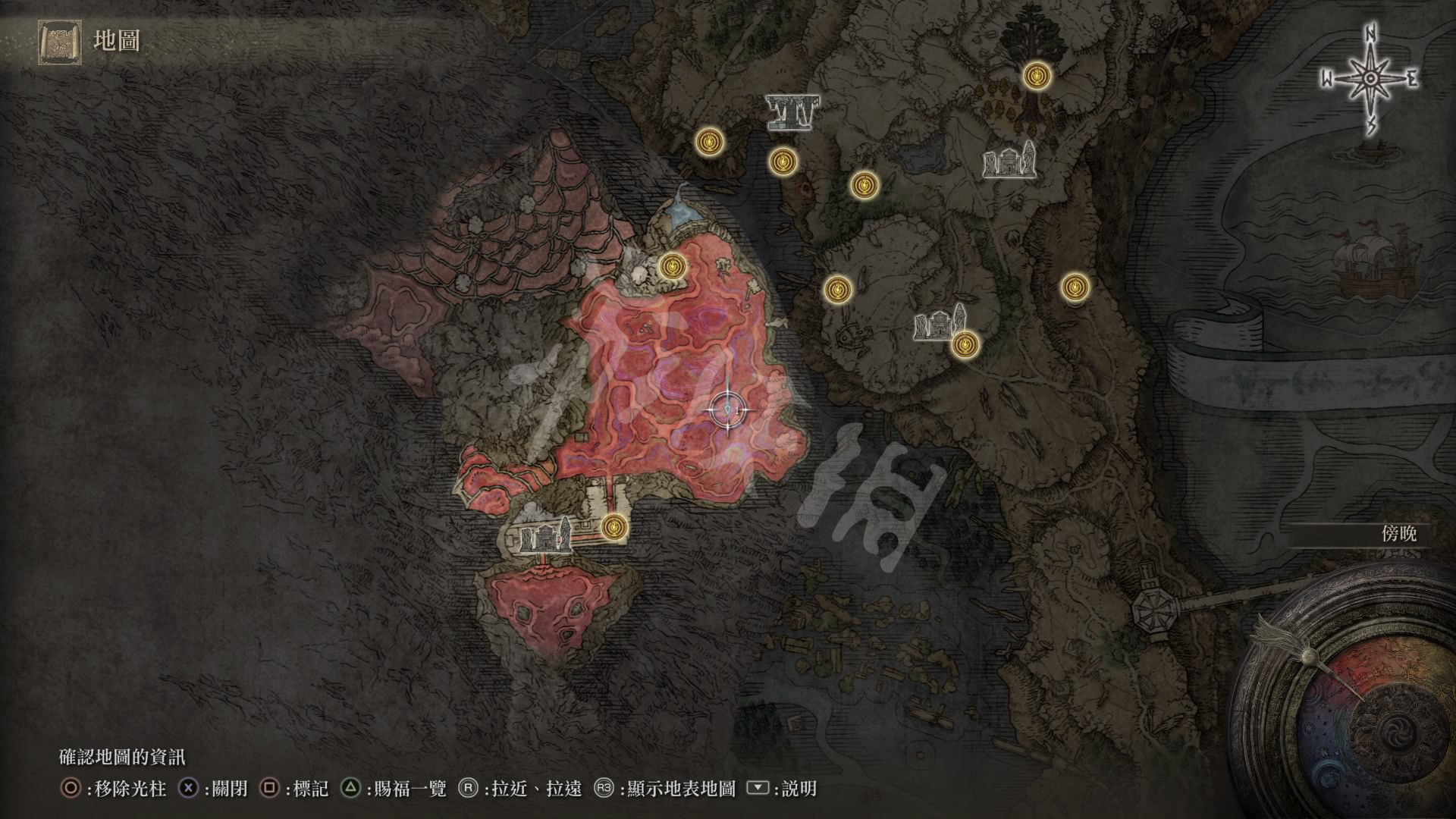Click the compass rose
The height and width of the screenshot is (819, 1456).
tap(1370, 80)
